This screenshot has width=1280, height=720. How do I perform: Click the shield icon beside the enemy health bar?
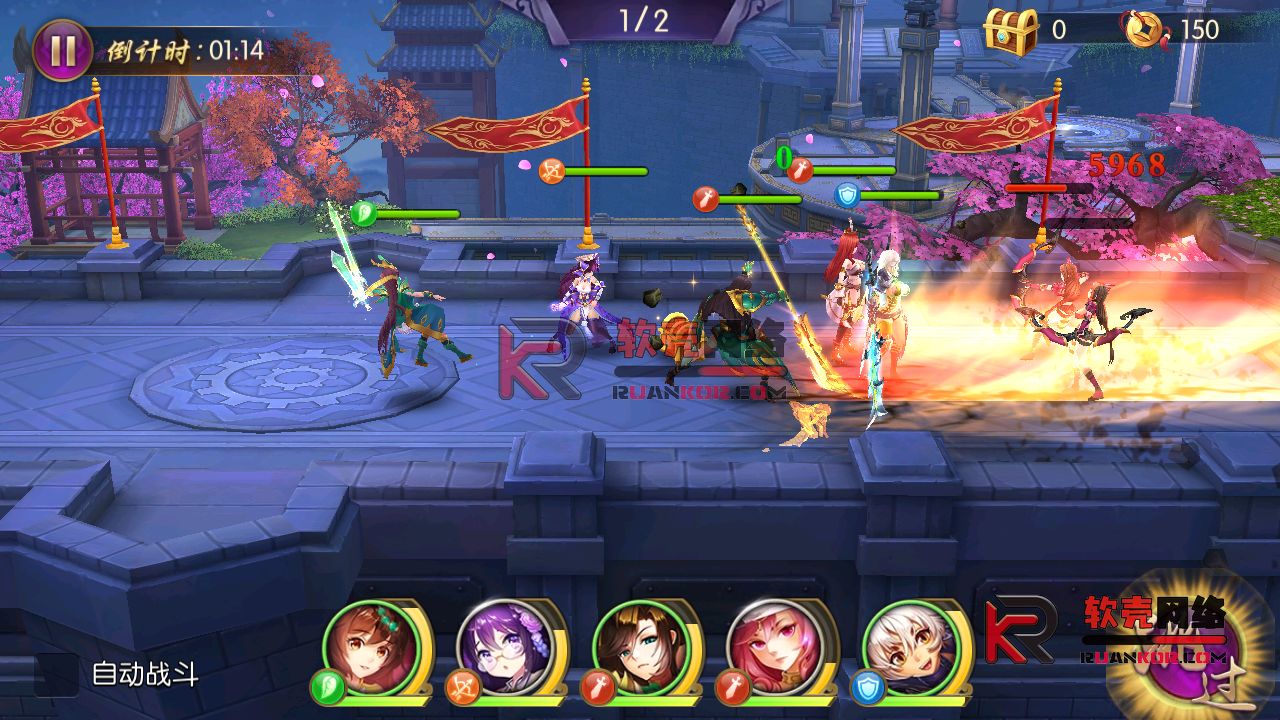(x=845, y=196)
